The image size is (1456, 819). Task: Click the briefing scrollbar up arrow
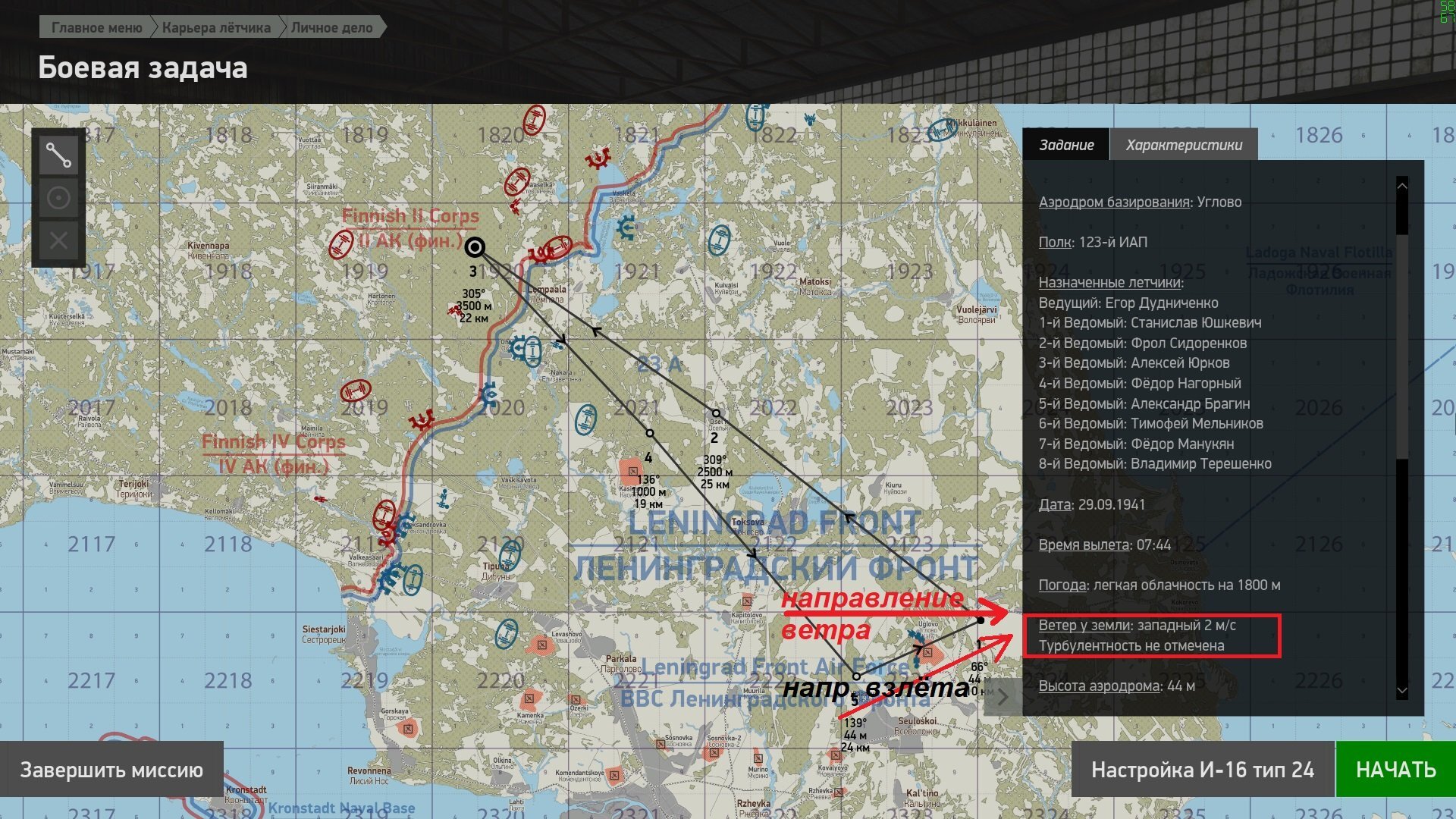[x=1401, y=186]
